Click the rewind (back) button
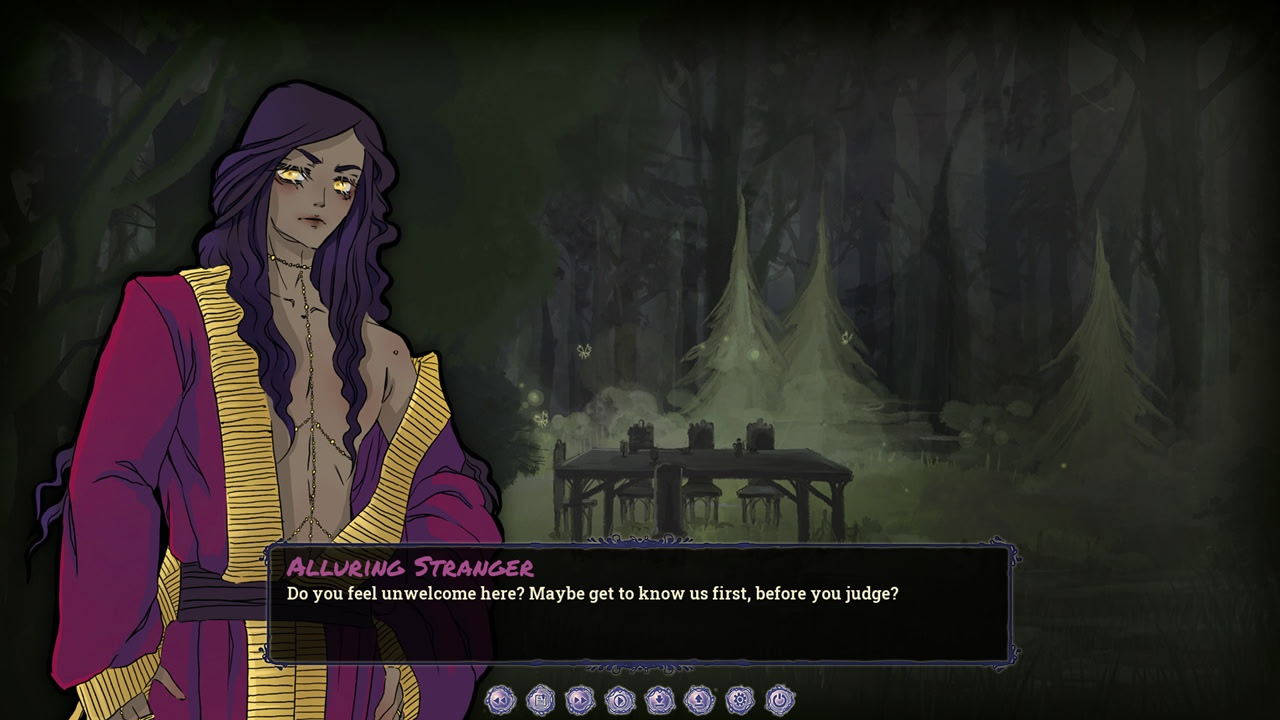Screen dimensions: 1280x720 [500, 700]
